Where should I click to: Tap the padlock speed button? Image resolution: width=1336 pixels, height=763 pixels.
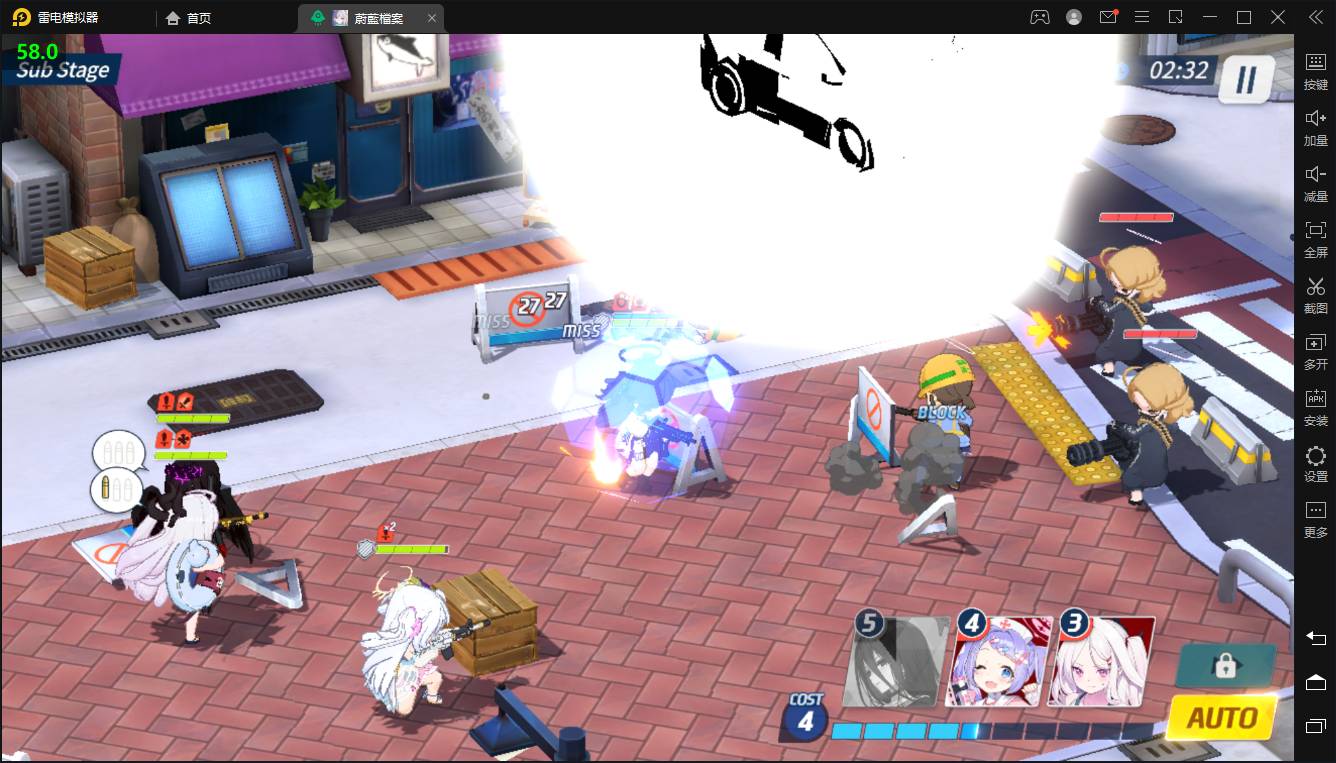1225,666
